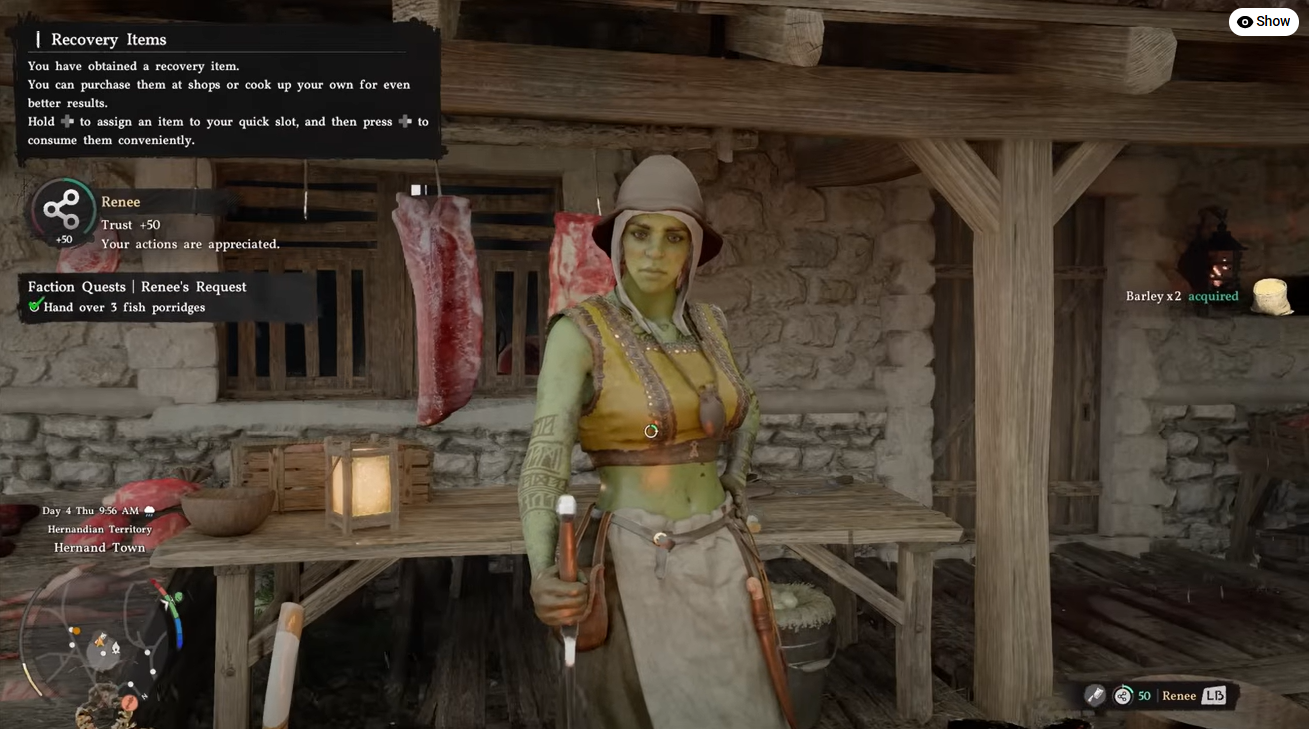Click the Renee trust icon showing +50
The image size is (1309, 729).
[62, 210]
